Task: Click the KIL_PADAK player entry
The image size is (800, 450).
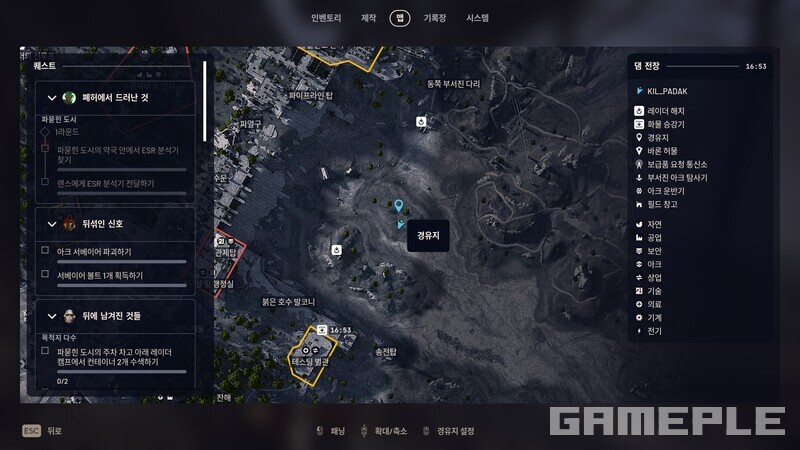Action: (667, 91)
